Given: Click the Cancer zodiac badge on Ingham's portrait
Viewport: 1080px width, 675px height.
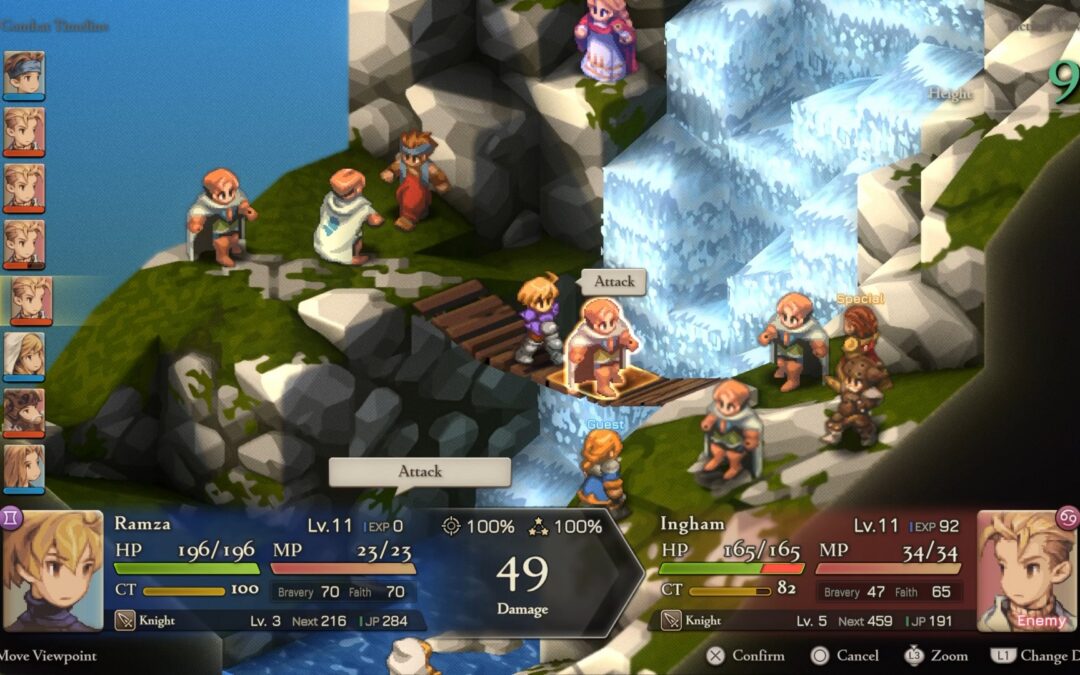Looking at the screenshot, I should 1067,518.
